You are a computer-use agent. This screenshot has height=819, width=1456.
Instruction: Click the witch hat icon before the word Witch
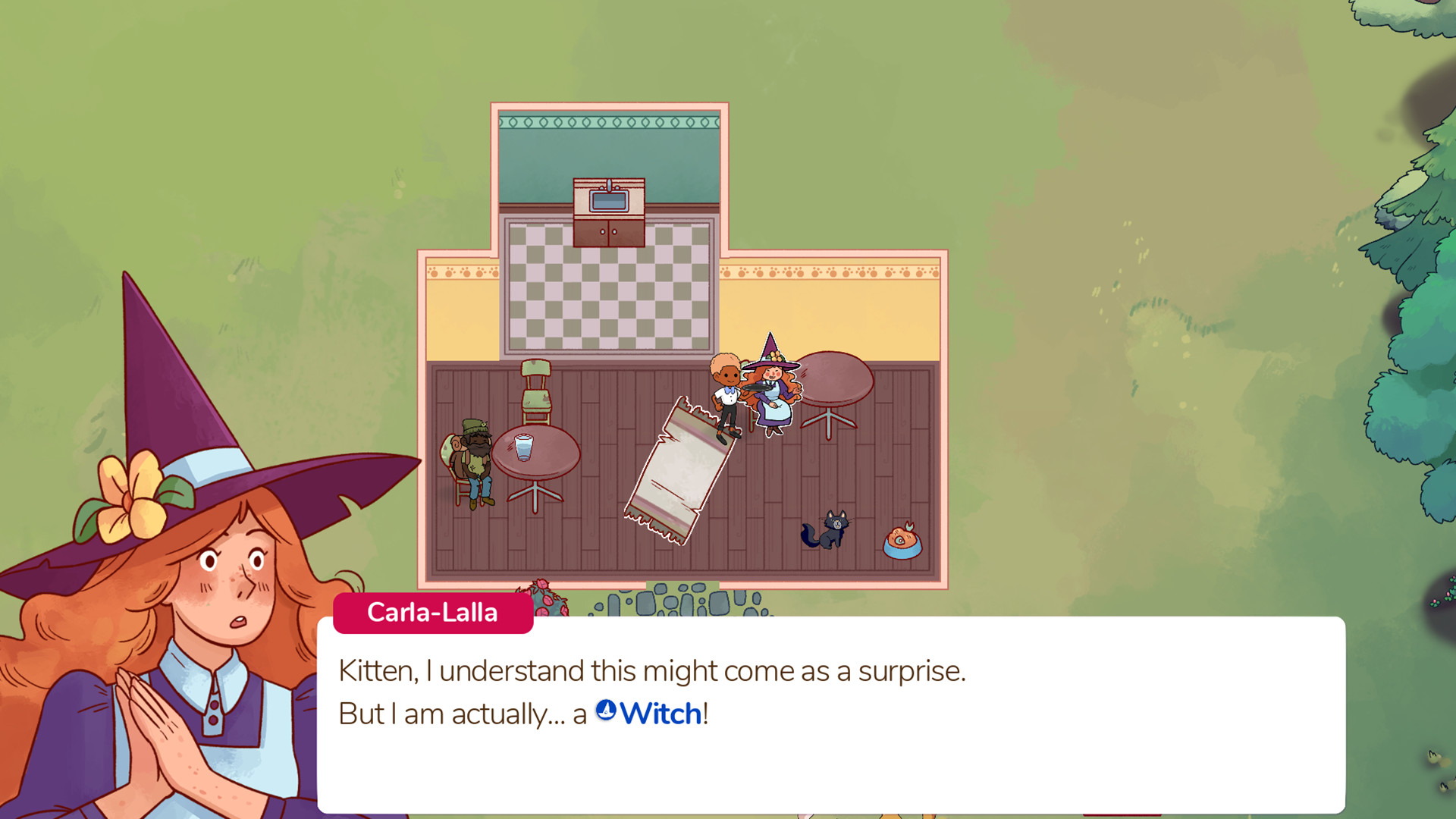coord(606,711)
